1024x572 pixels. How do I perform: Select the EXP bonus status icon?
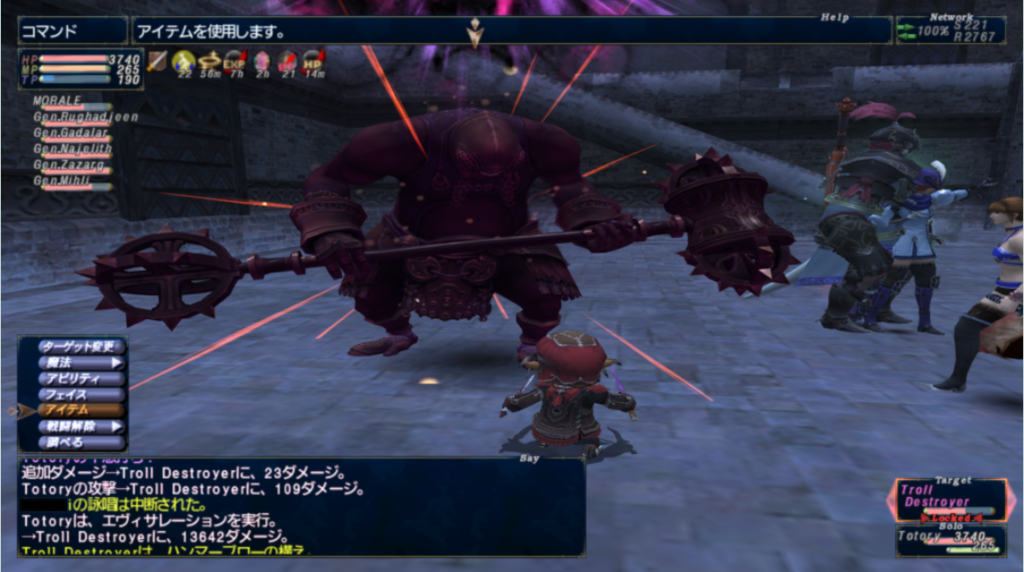235,62
